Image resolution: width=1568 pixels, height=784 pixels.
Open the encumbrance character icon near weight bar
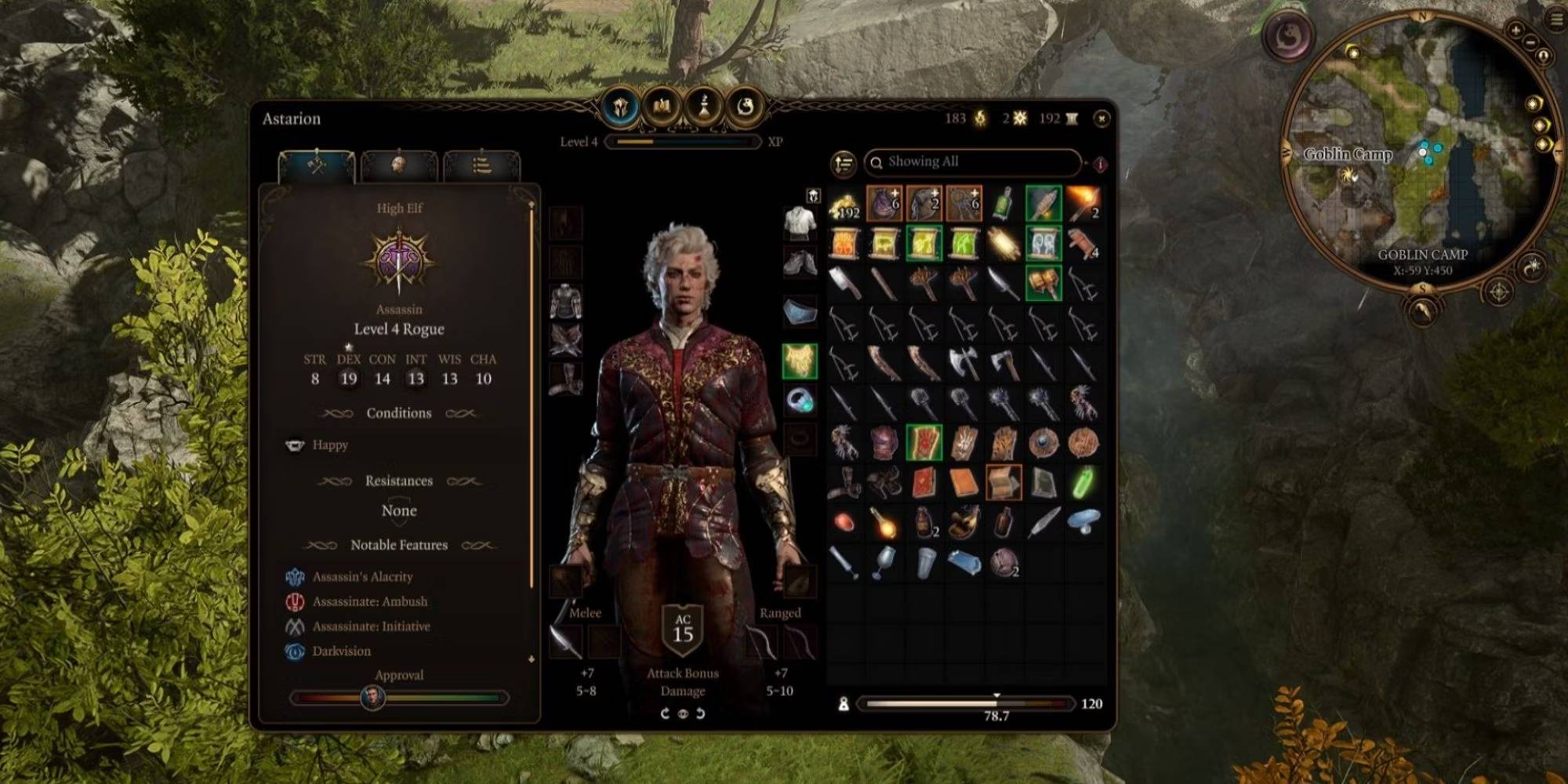tap(844, 704)
